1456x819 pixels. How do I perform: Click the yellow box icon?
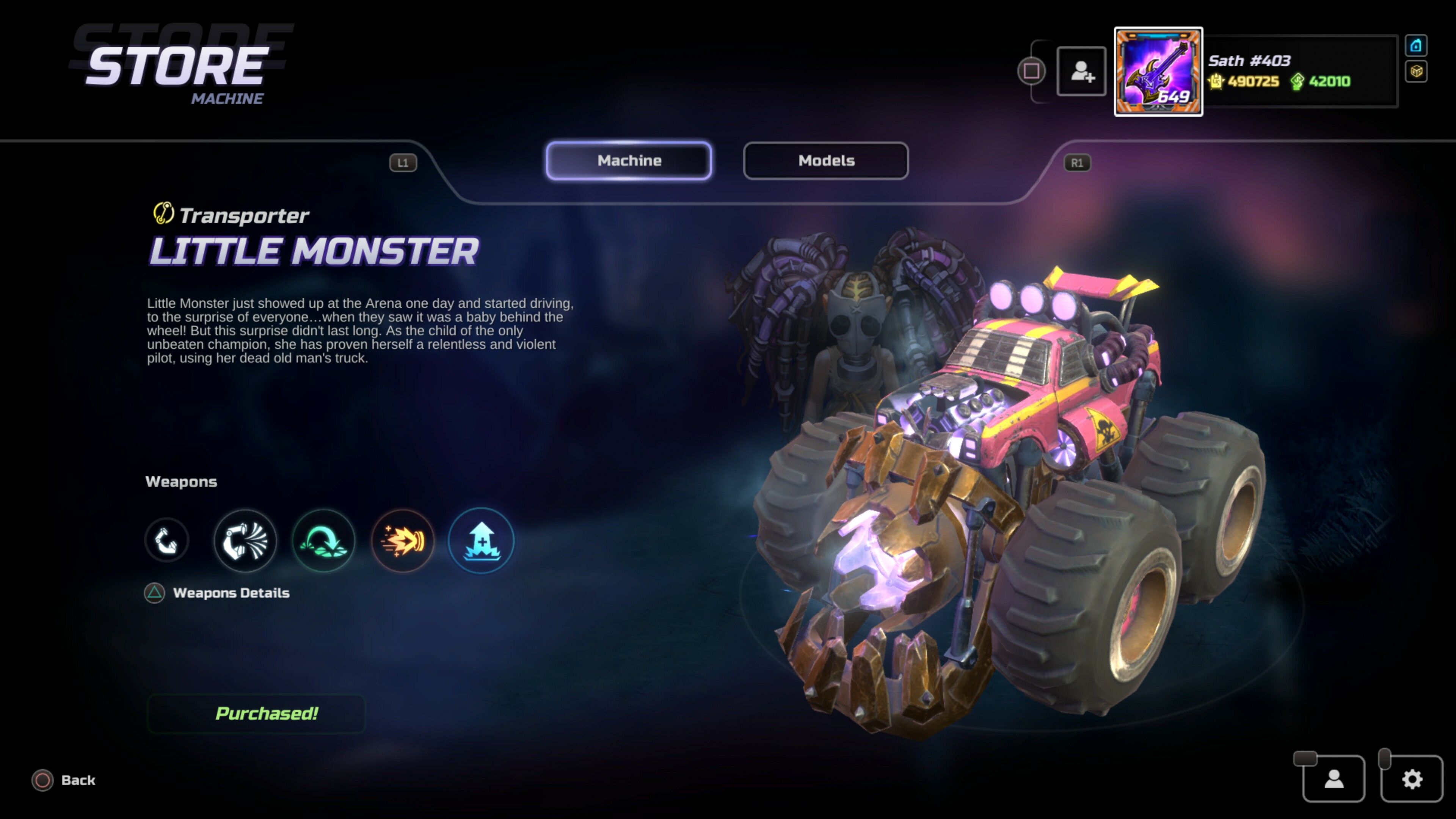[x=1415, y=71]
